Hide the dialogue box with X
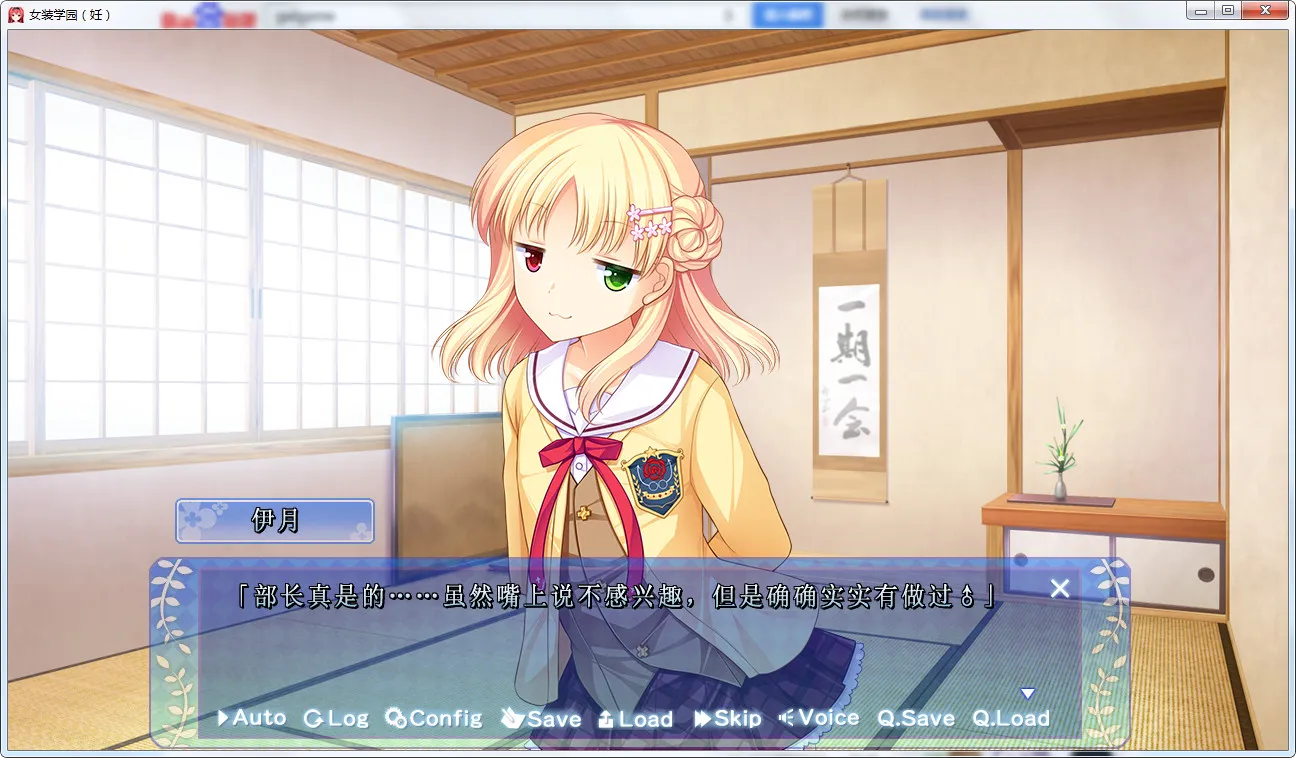1296x758 pixels. pos(1060,589)
